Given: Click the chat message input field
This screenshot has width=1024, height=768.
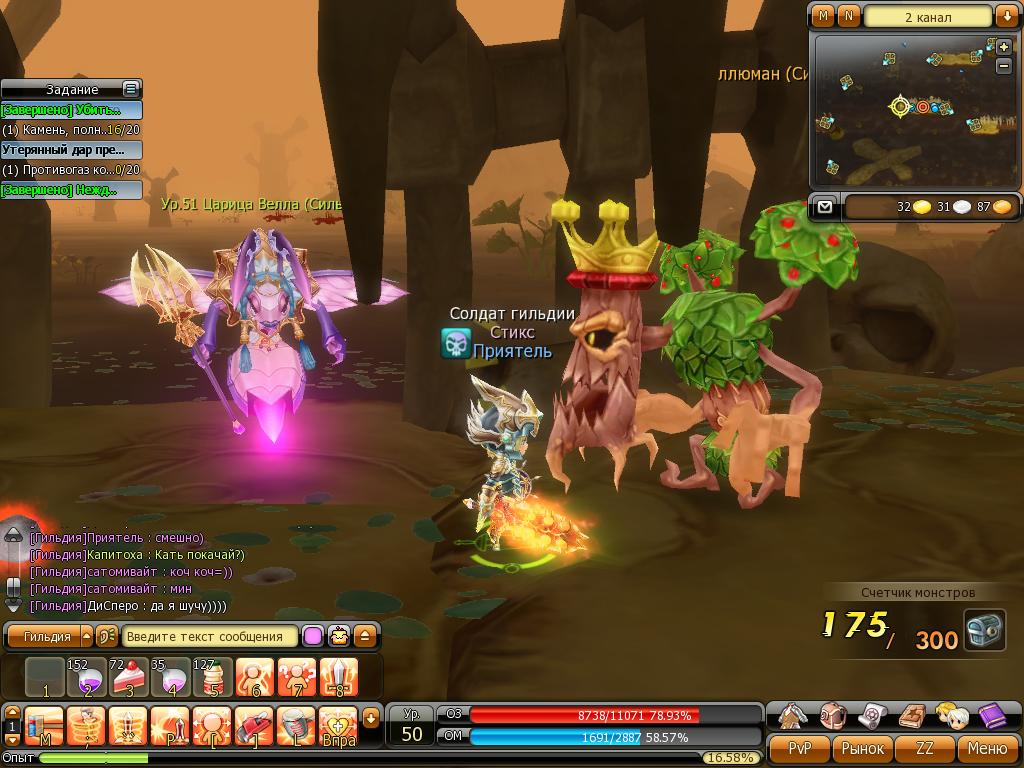Looking at the screenshot, I should pos(210,636).
